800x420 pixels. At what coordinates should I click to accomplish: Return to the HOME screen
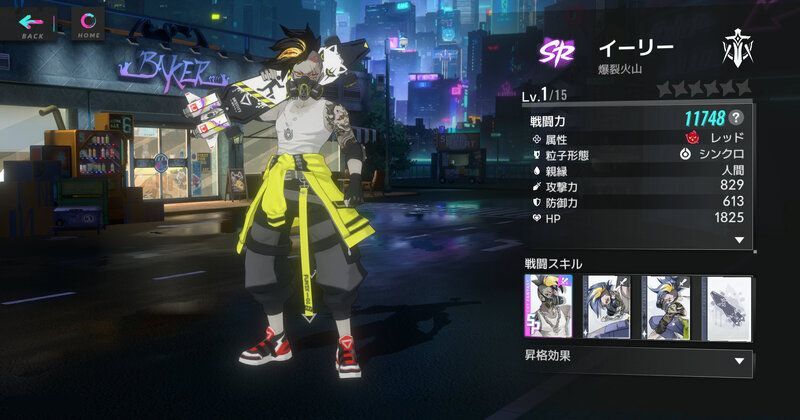(x=89, y=24)
